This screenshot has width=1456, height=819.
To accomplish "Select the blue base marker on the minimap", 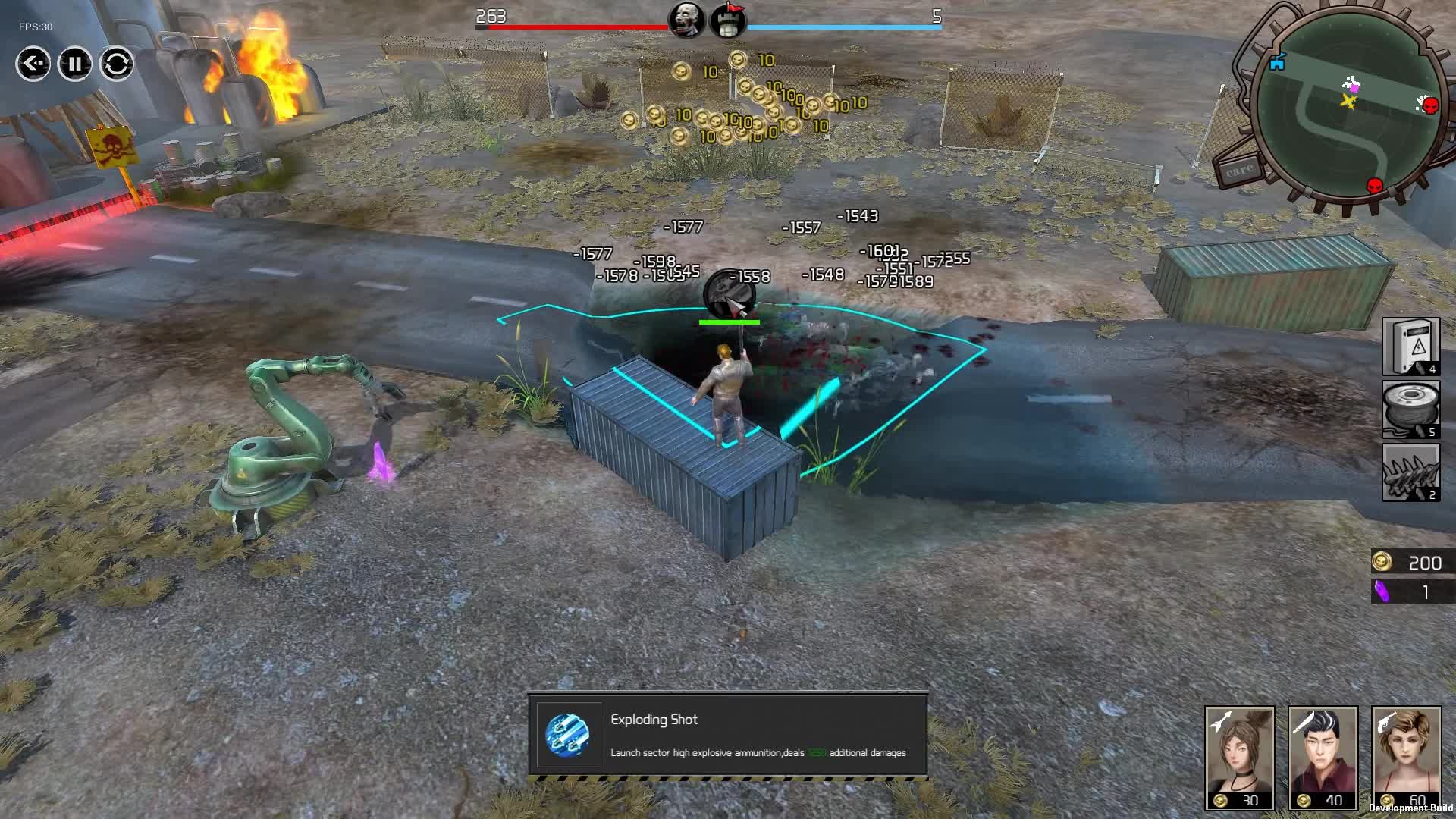I will (x=1278, y=62).
